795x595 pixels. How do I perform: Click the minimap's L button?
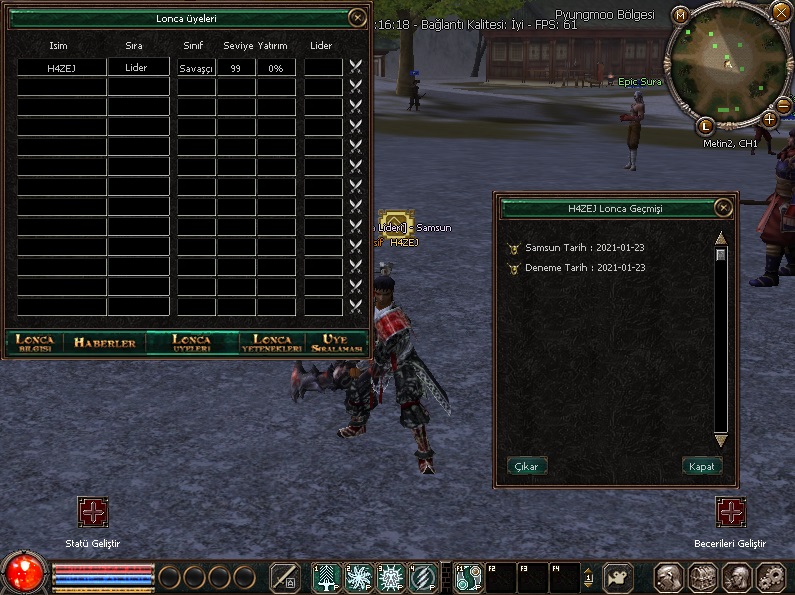[705, 126]
